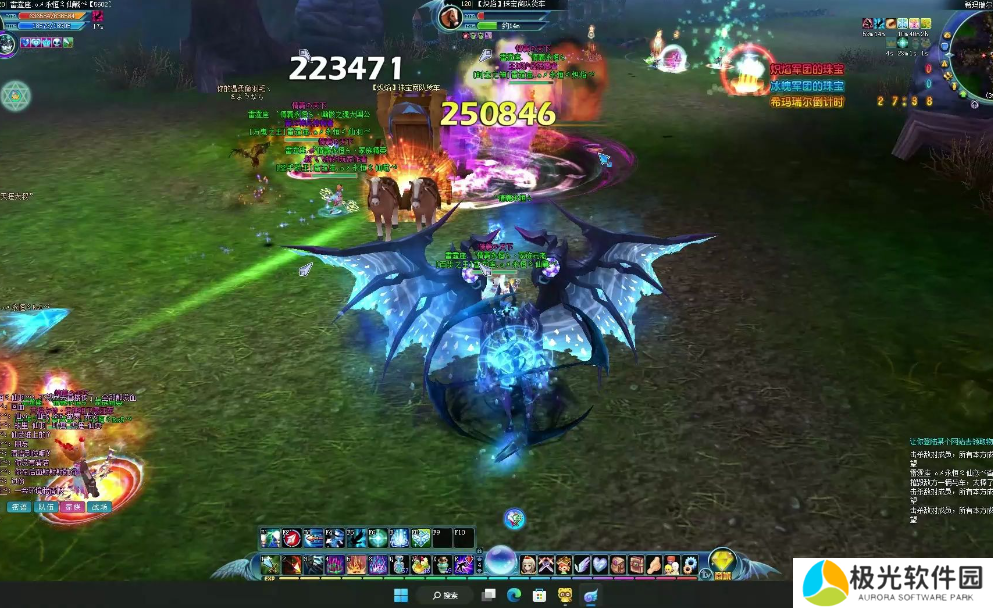Activate the purple crystal spikes skill

[x=378, y=566]
